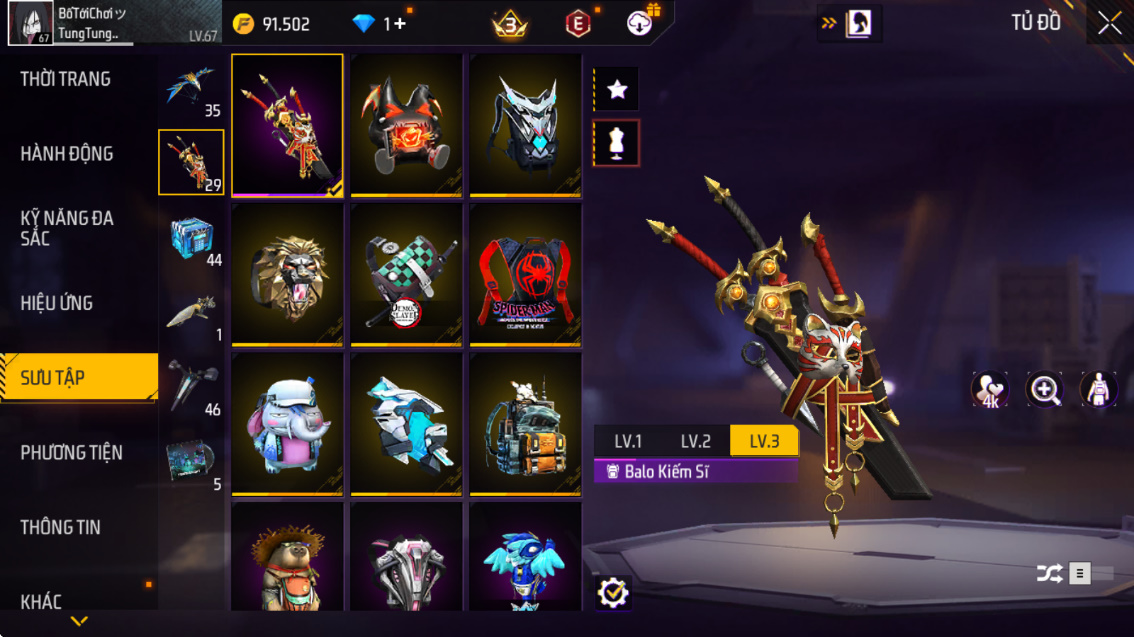
Task: Open the Thời Trang category
Action: [x=66, y=79]
